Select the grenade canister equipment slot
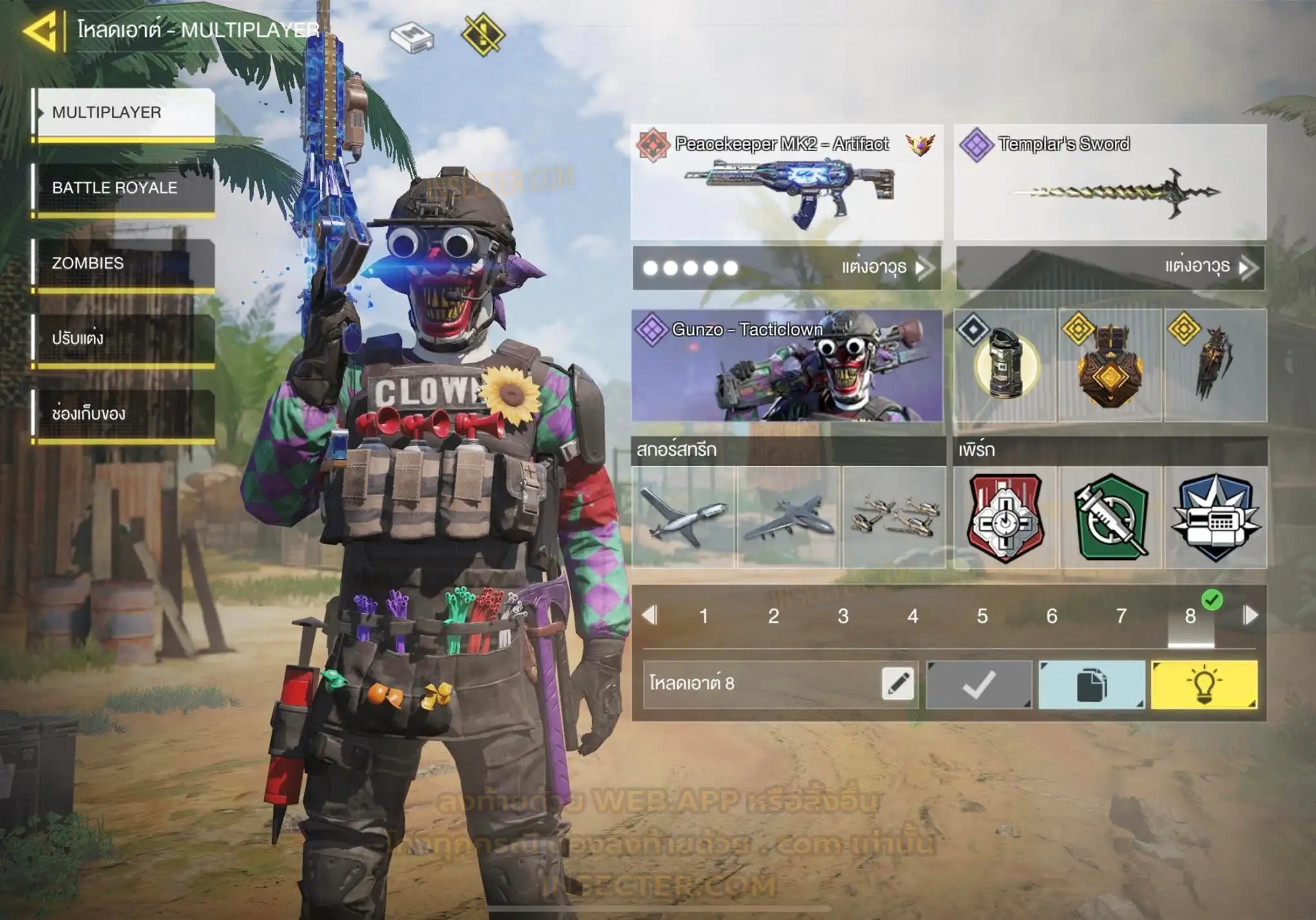This screenshot has height=920, width=1316. coord(1005,365)
